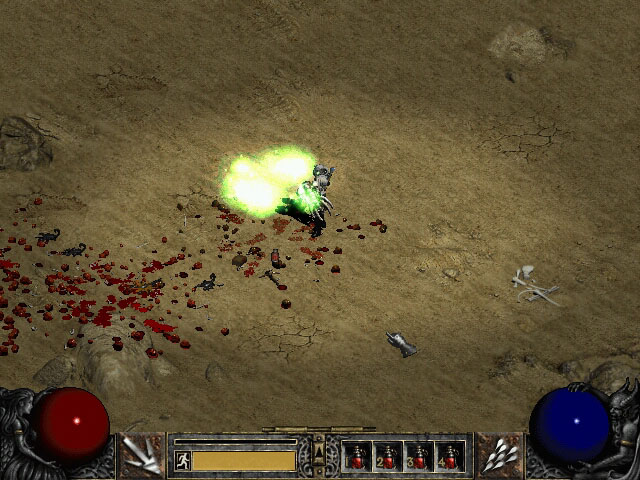
Task: Use the red potion in belt slot 4
Action: (450, 457)
